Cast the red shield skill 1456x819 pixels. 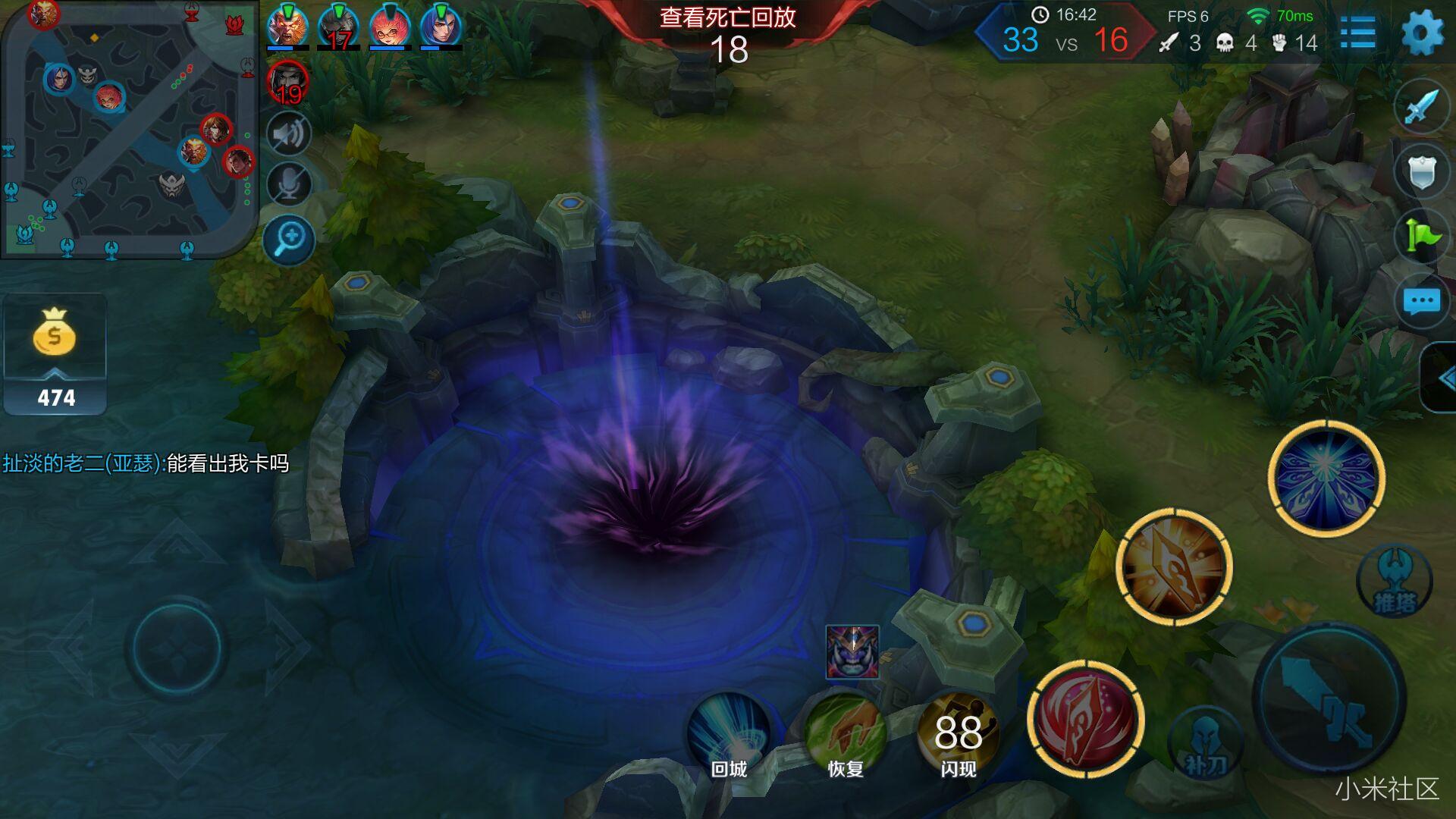tap(1085, 719)
